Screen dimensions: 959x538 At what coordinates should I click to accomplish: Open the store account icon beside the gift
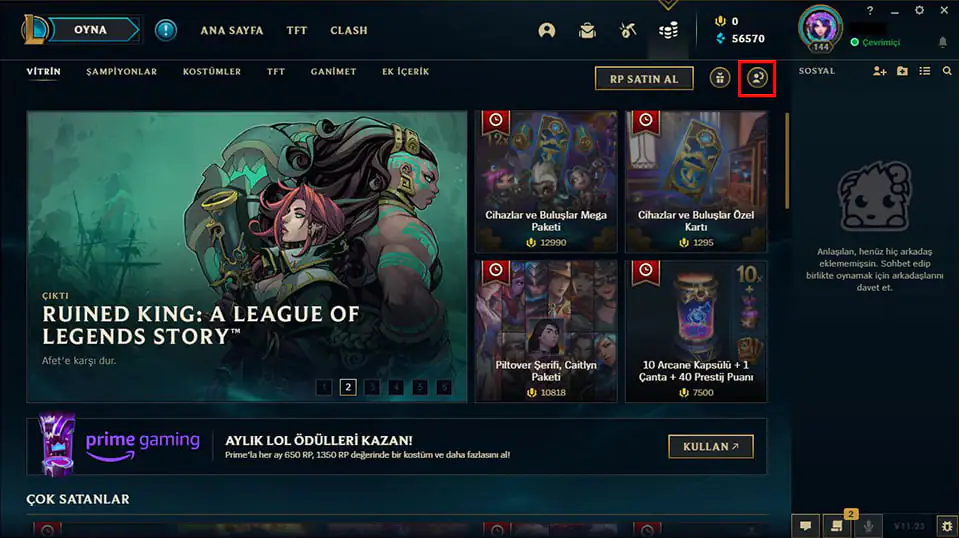click(757, 78)
